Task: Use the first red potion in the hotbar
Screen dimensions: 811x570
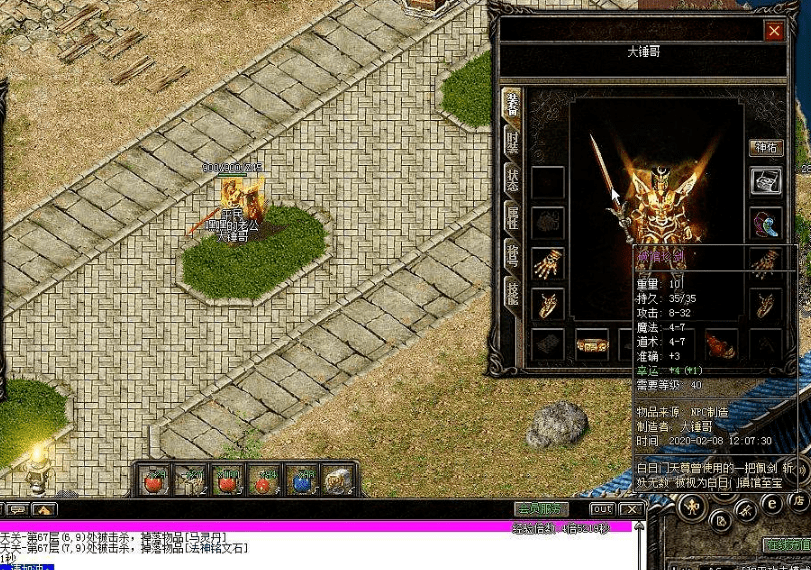Action: coord(154,481)
